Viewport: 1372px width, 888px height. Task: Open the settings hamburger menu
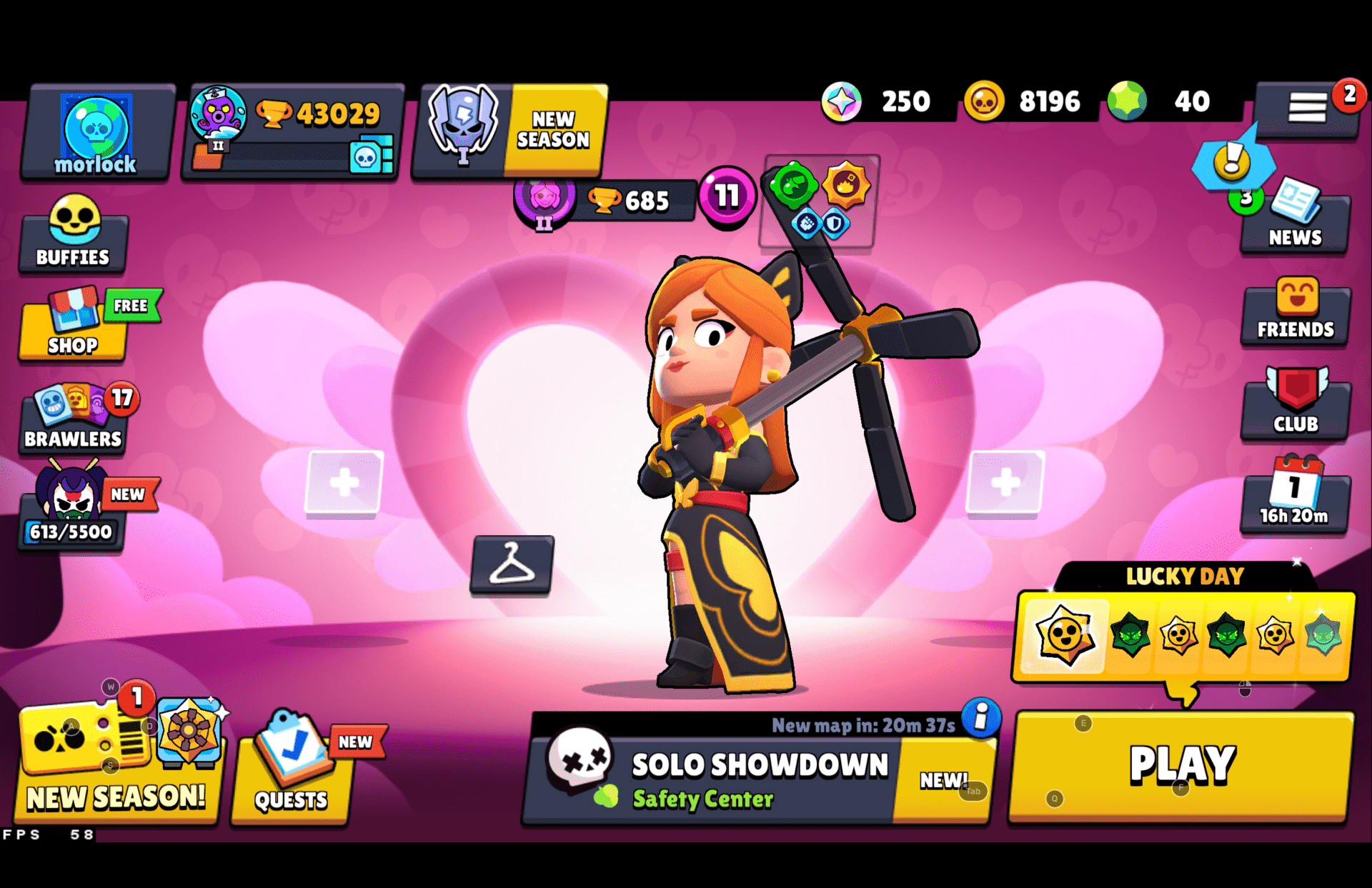[1308, 106]
